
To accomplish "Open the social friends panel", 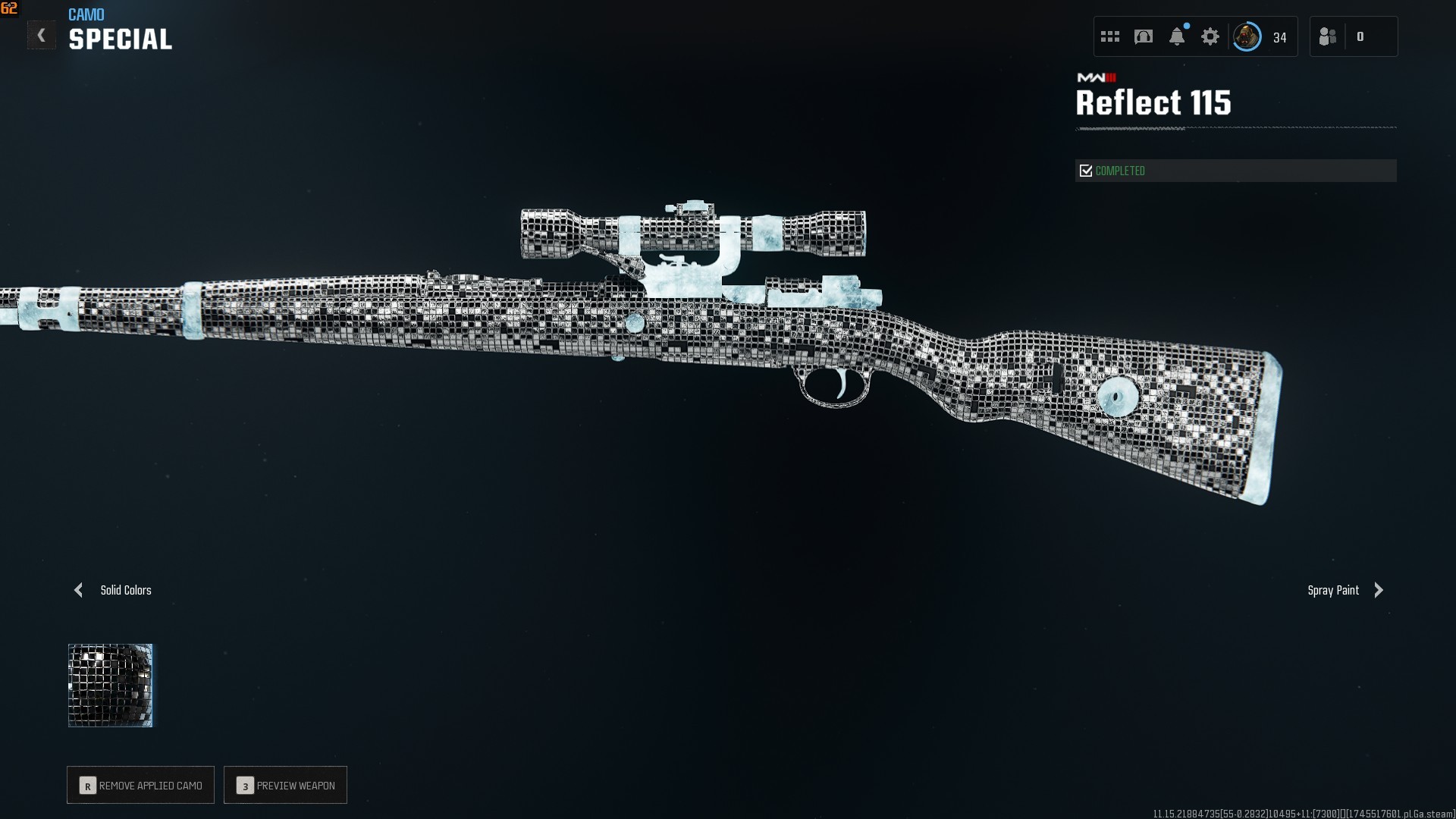I will [x=1328, y=36].
